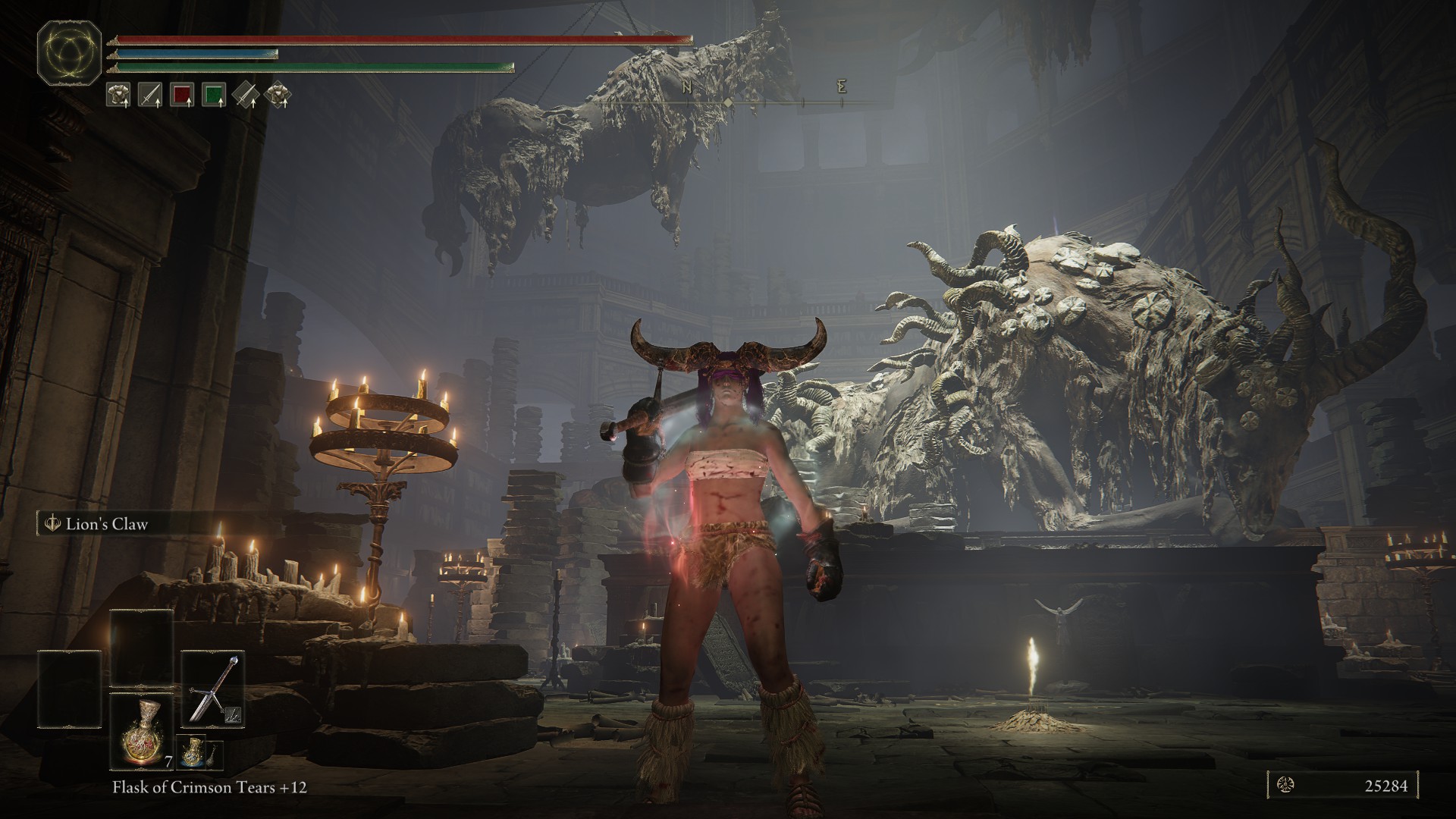Select the red square buff icon
Image resolution: width=1456 pixels, height=819 pixels.
(x=182, y=95)
